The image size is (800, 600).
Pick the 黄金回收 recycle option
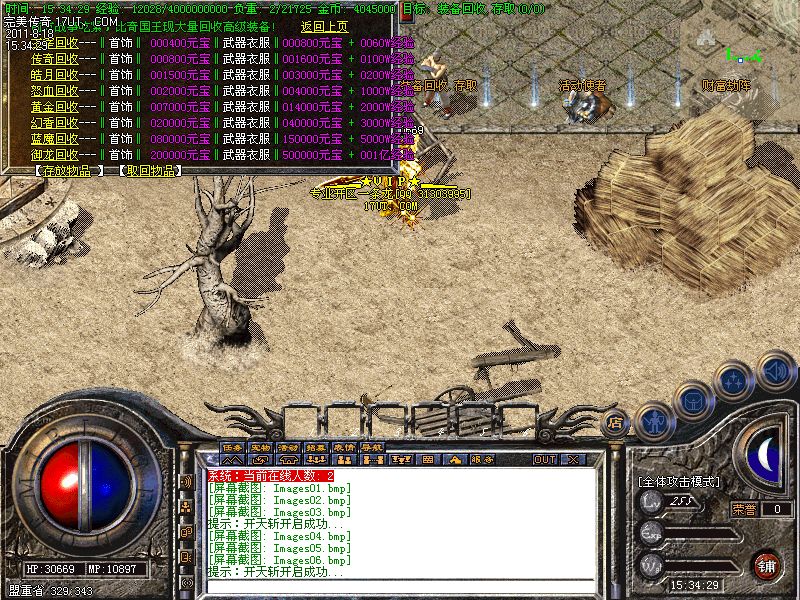click(54, 107)
